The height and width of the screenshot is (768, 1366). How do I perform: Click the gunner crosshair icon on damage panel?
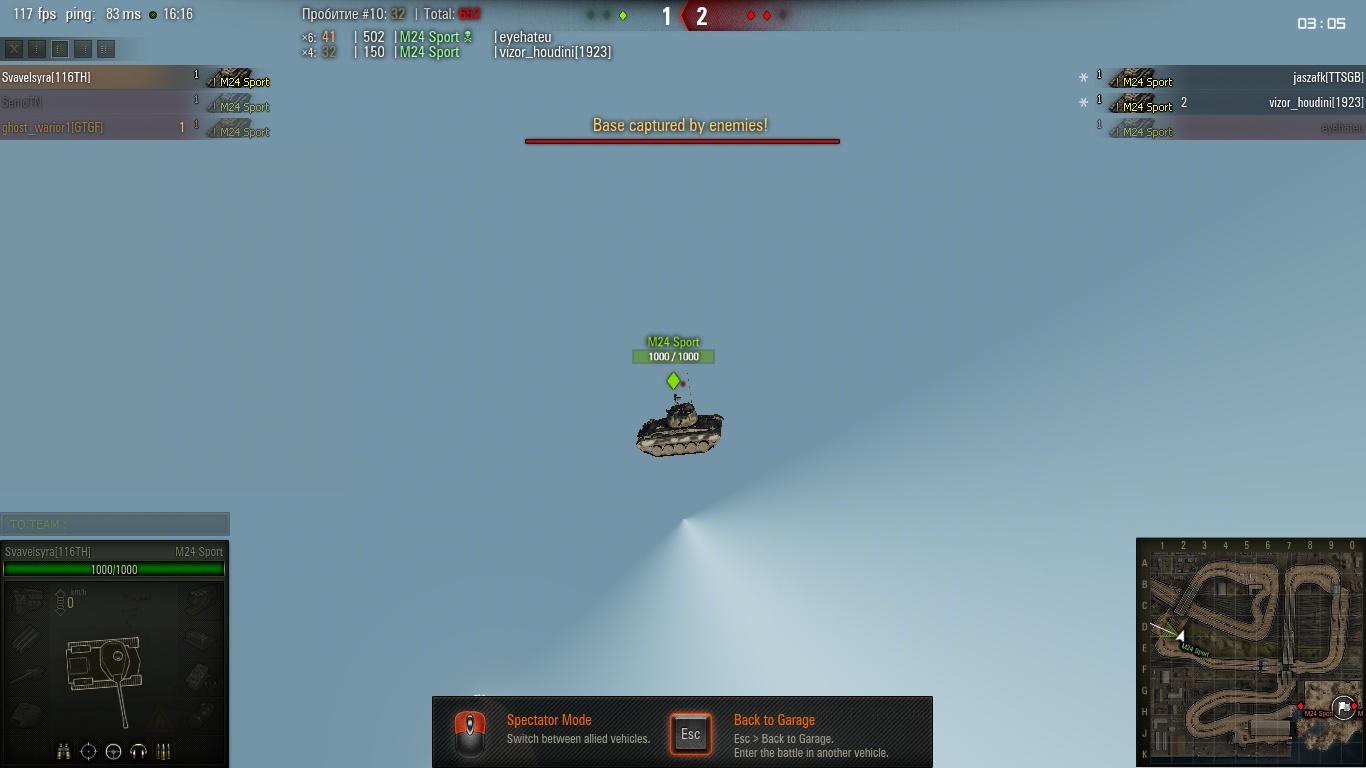click(x=89, y=751)
